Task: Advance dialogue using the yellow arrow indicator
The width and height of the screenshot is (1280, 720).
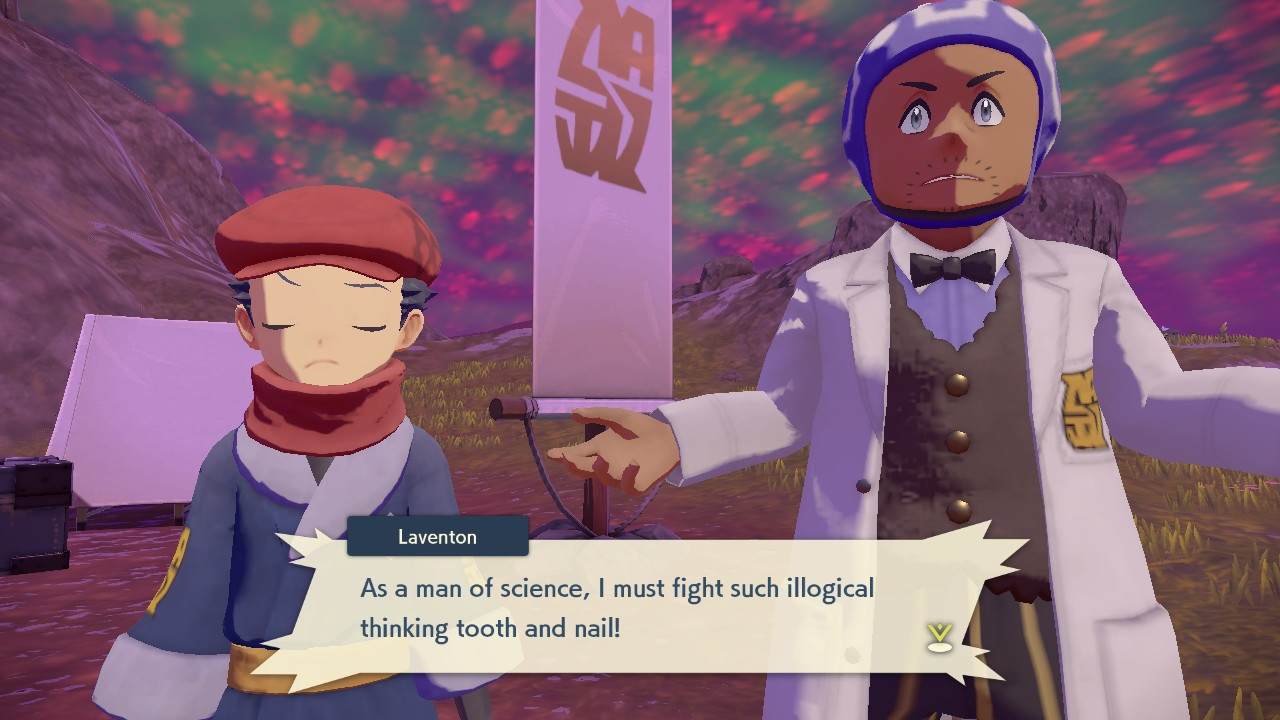Action: 939,636
